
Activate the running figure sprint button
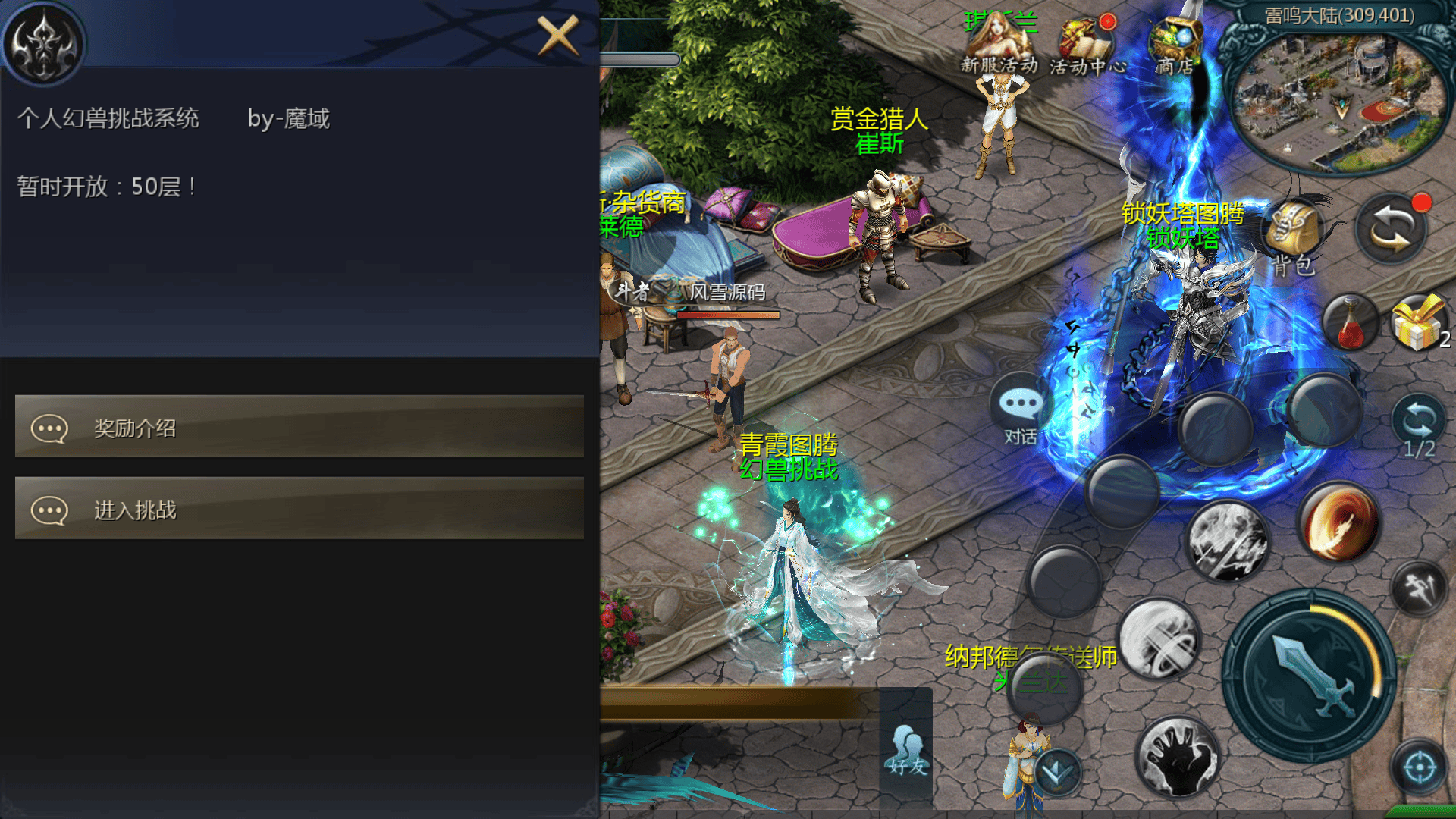(x=1419, y=588)
